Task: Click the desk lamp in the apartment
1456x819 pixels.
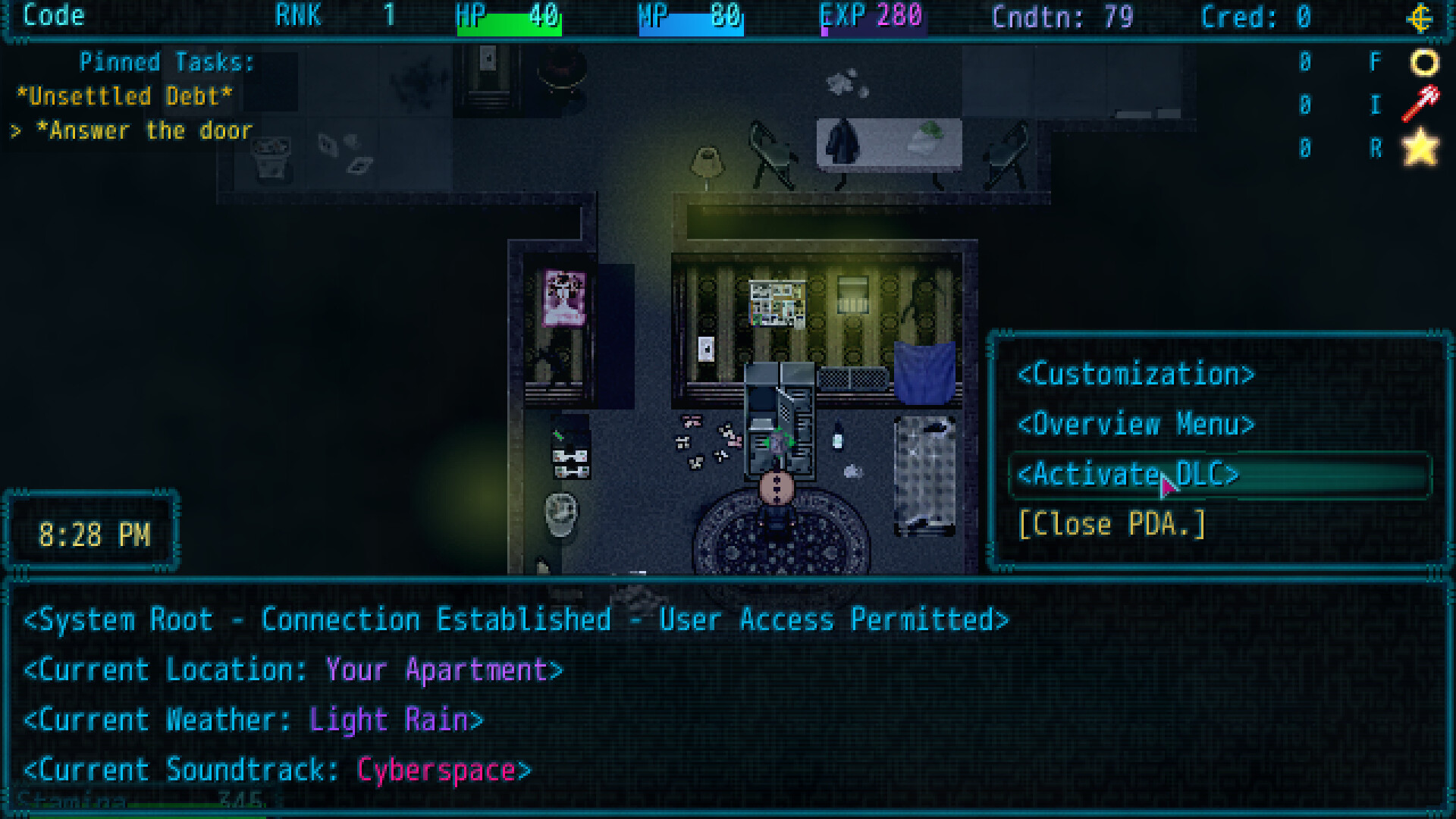Action: point(708,163)
